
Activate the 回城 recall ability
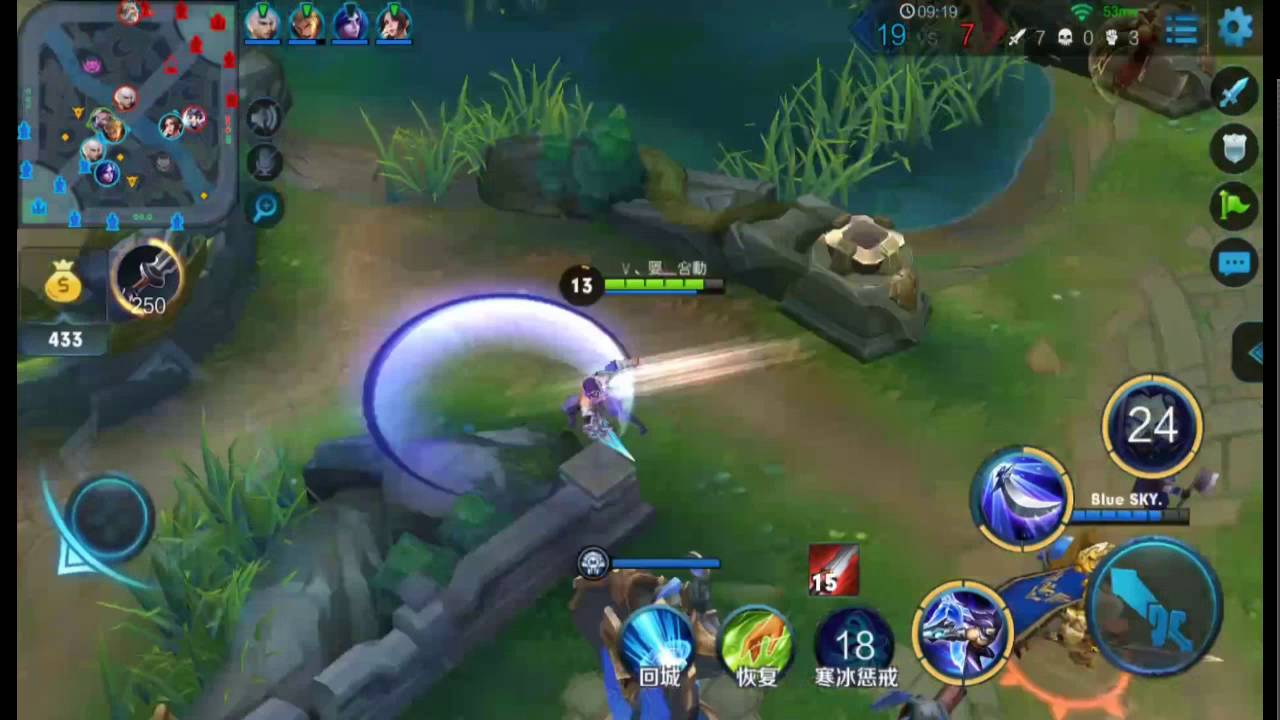pyautogui.click(x=659, y=641)
